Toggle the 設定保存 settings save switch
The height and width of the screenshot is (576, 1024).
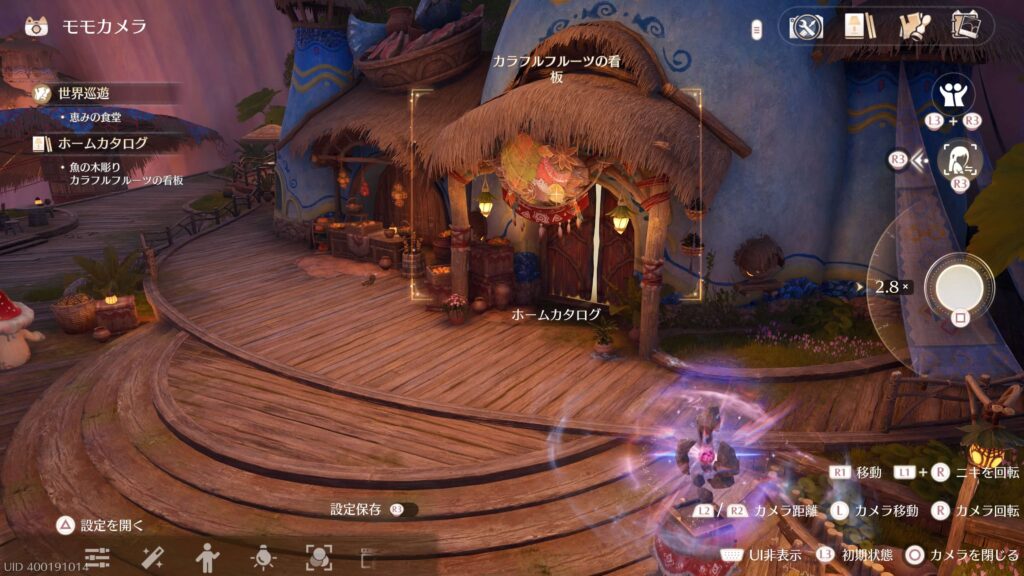(x=404, y=509)
